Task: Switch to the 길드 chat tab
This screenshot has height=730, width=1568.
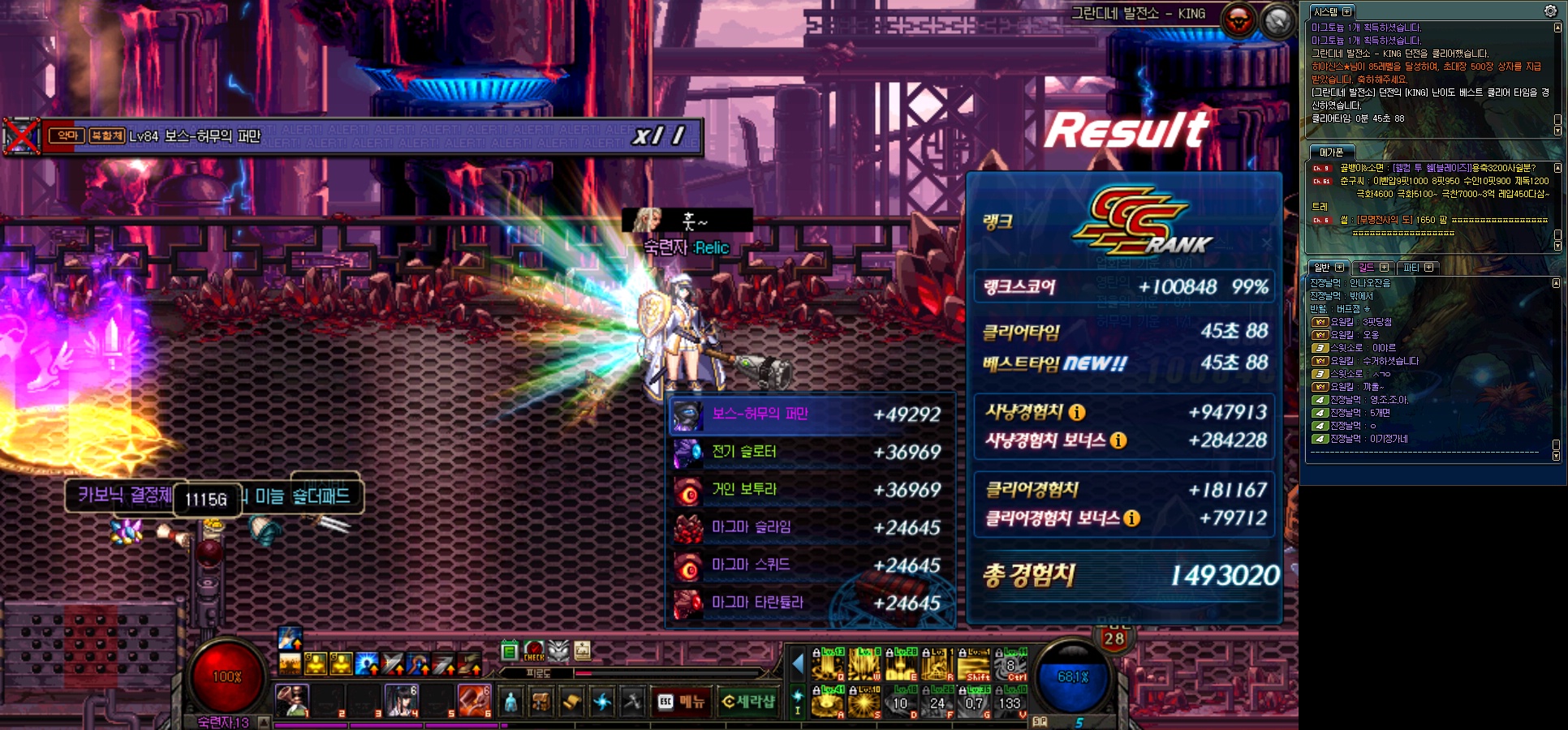Action: tap(1367, 267)
